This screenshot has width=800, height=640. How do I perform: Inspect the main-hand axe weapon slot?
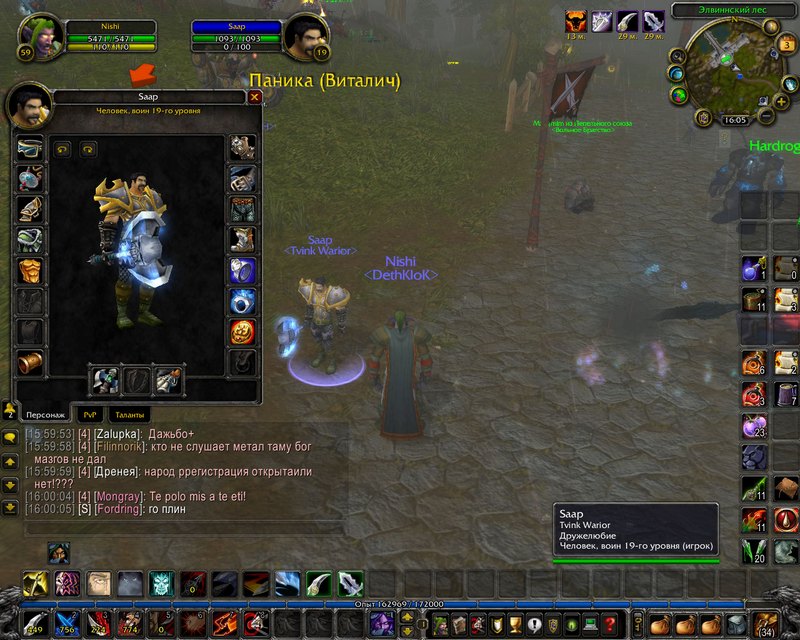[106, 380]
